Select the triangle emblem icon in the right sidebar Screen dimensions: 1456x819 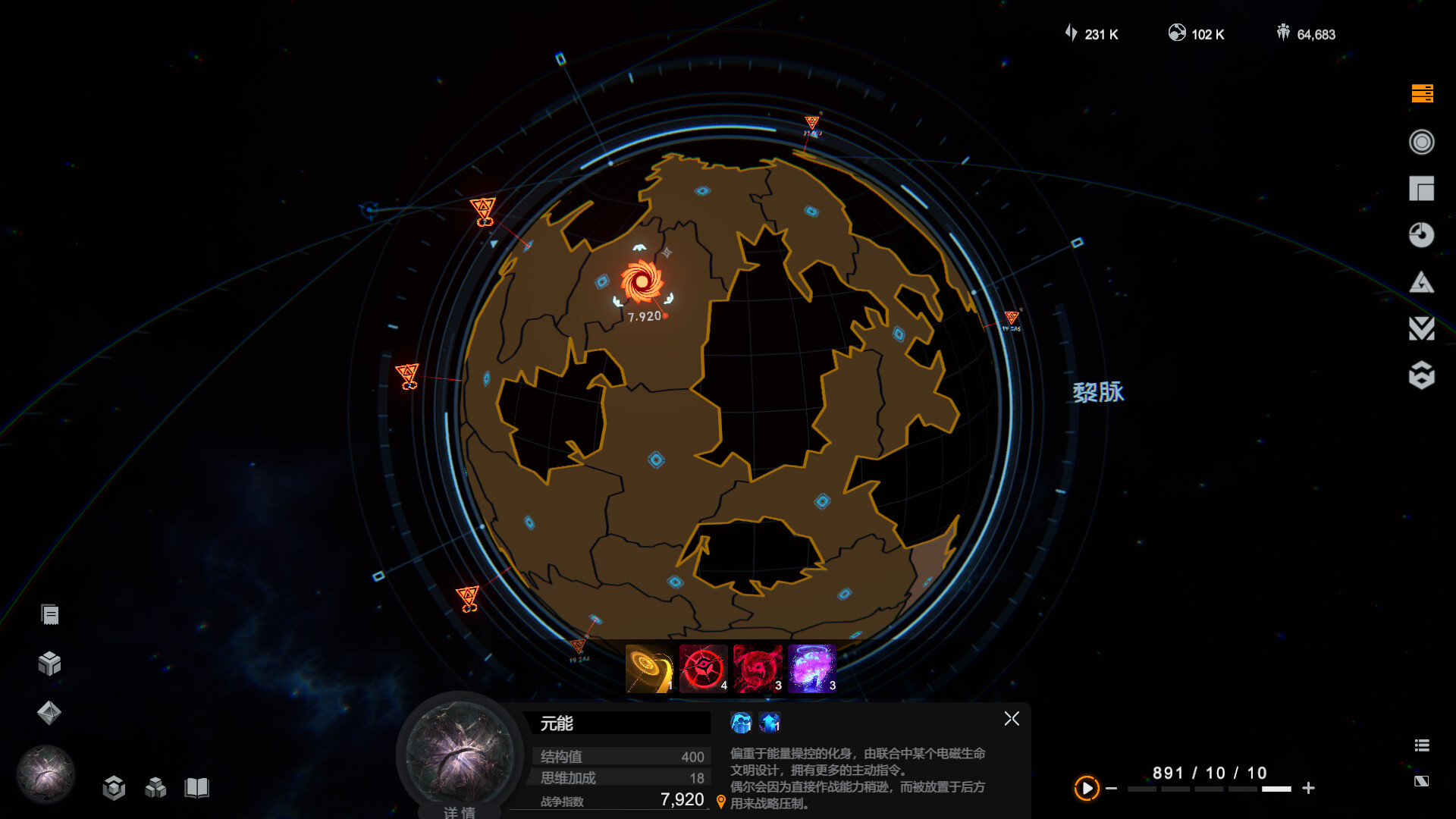(x=1422, y=282)
